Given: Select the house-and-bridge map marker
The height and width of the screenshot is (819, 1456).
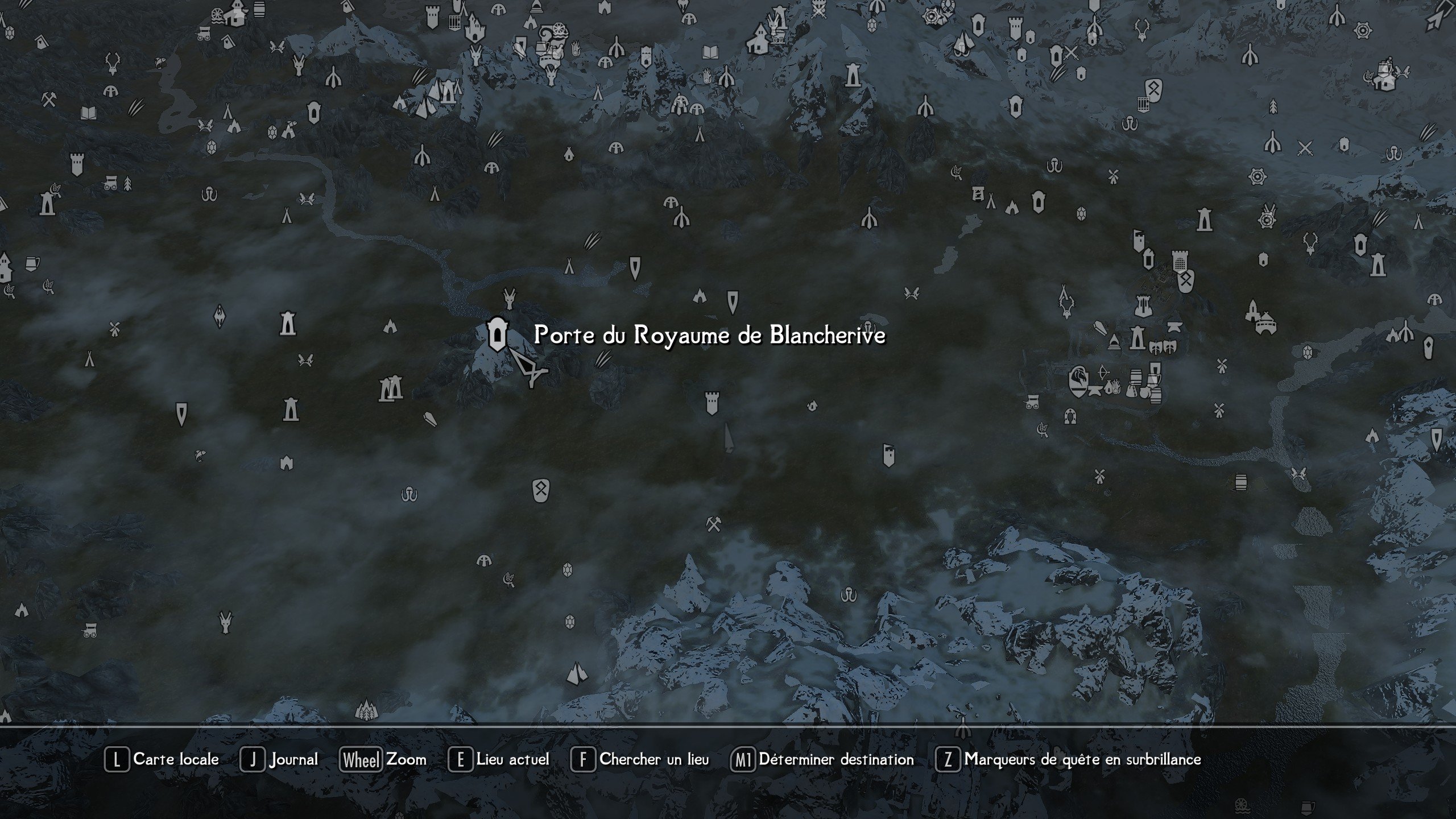Looking at the screenshot, I should click(1265, 323).
